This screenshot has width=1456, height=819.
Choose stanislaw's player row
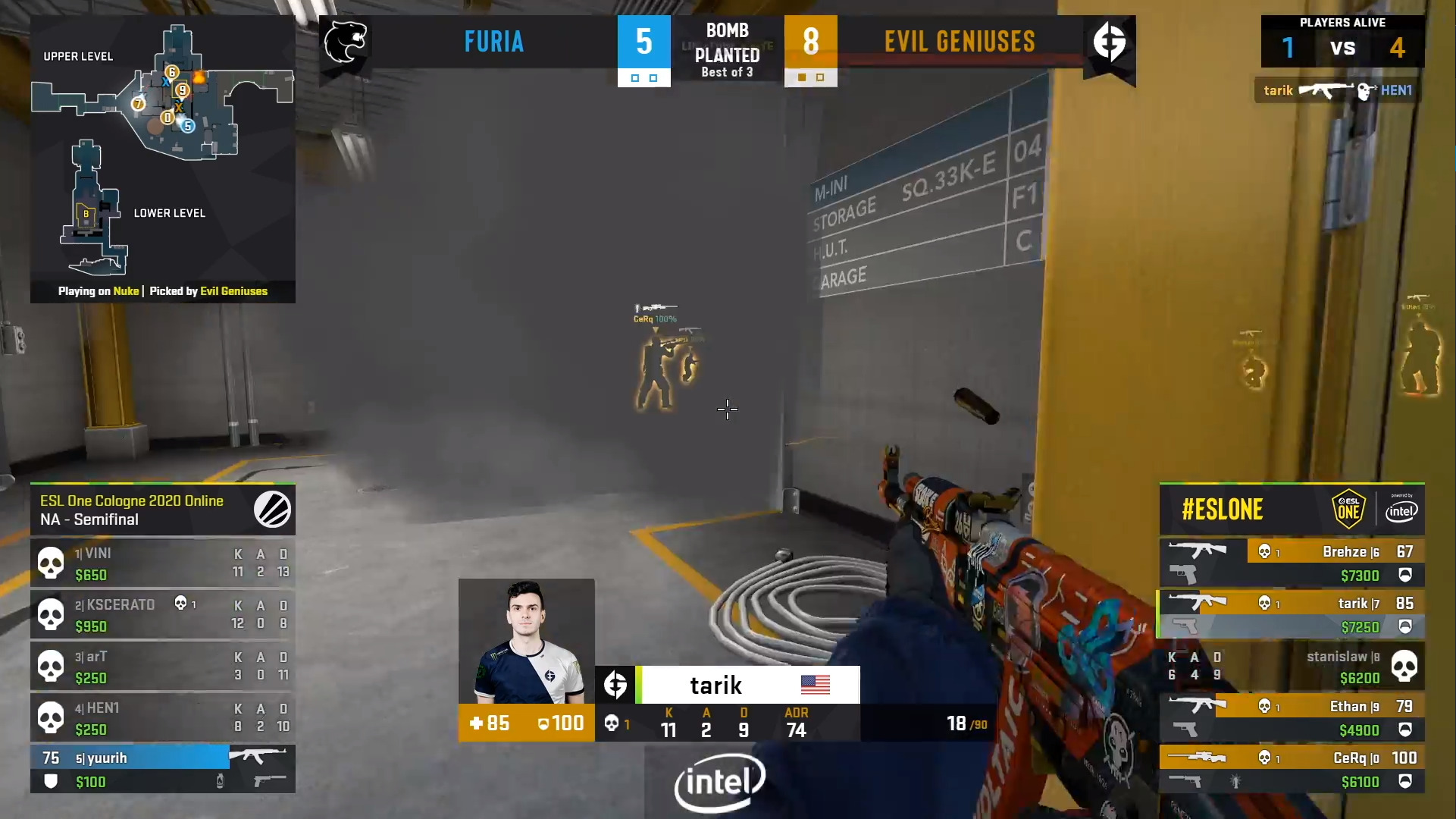1292,667
